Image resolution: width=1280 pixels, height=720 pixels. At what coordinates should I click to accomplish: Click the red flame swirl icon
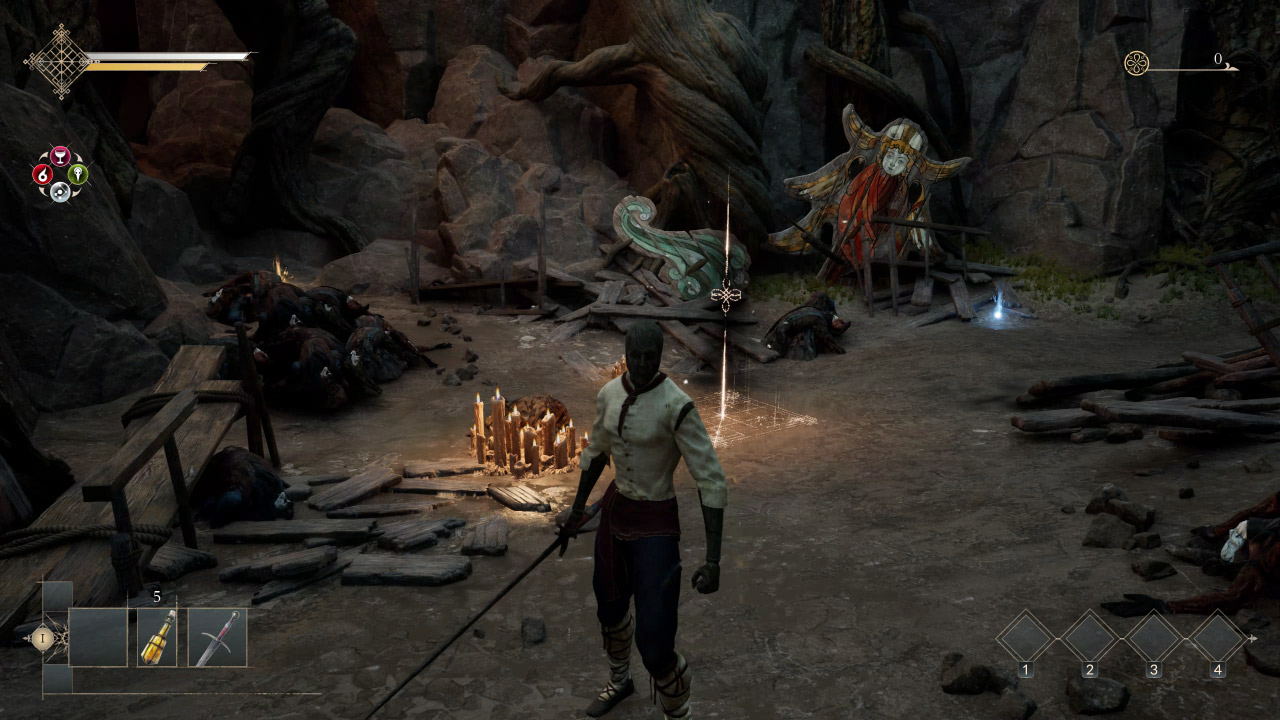(x=43, y=174)
